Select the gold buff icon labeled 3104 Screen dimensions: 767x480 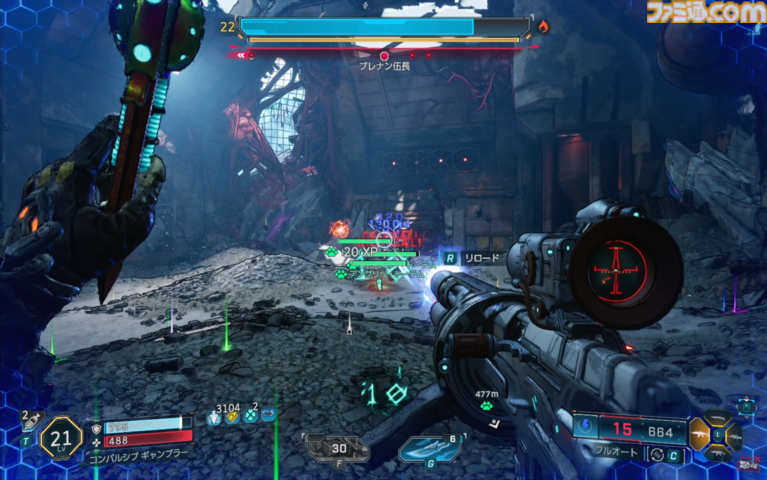pos(233,416)
